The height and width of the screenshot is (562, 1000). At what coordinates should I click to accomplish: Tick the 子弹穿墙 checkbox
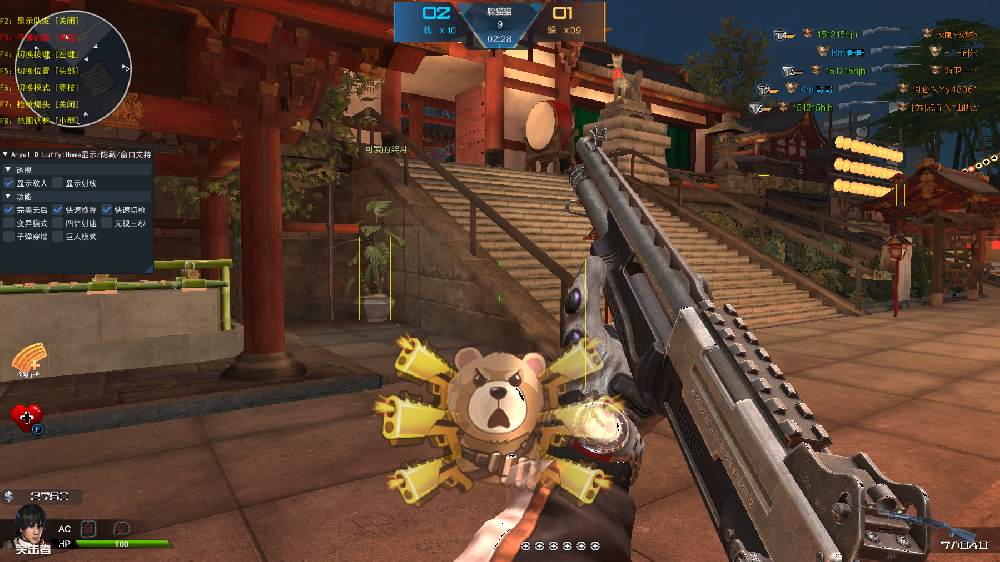point(9,237)
